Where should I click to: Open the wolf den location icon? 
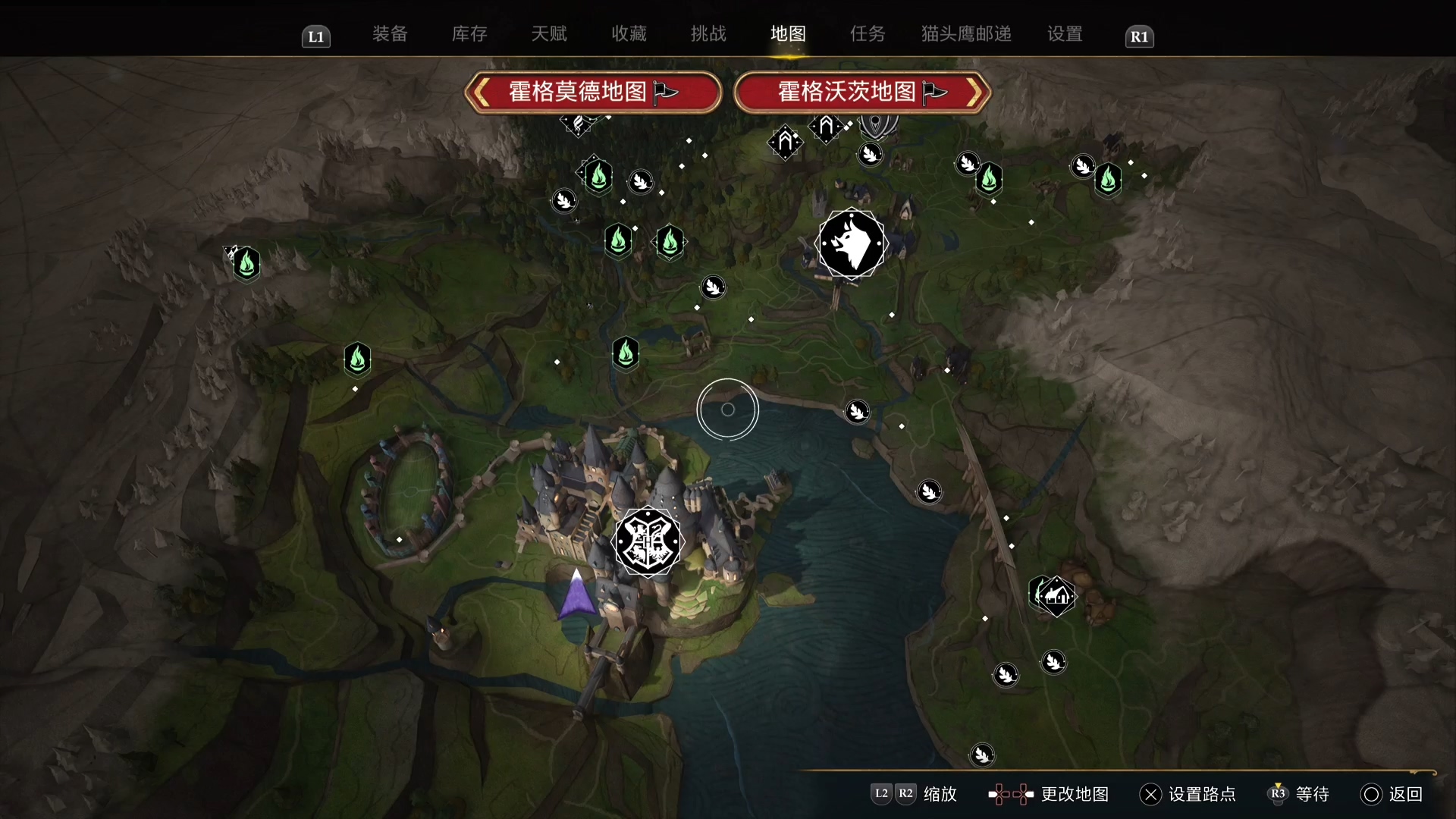(851, 243)
